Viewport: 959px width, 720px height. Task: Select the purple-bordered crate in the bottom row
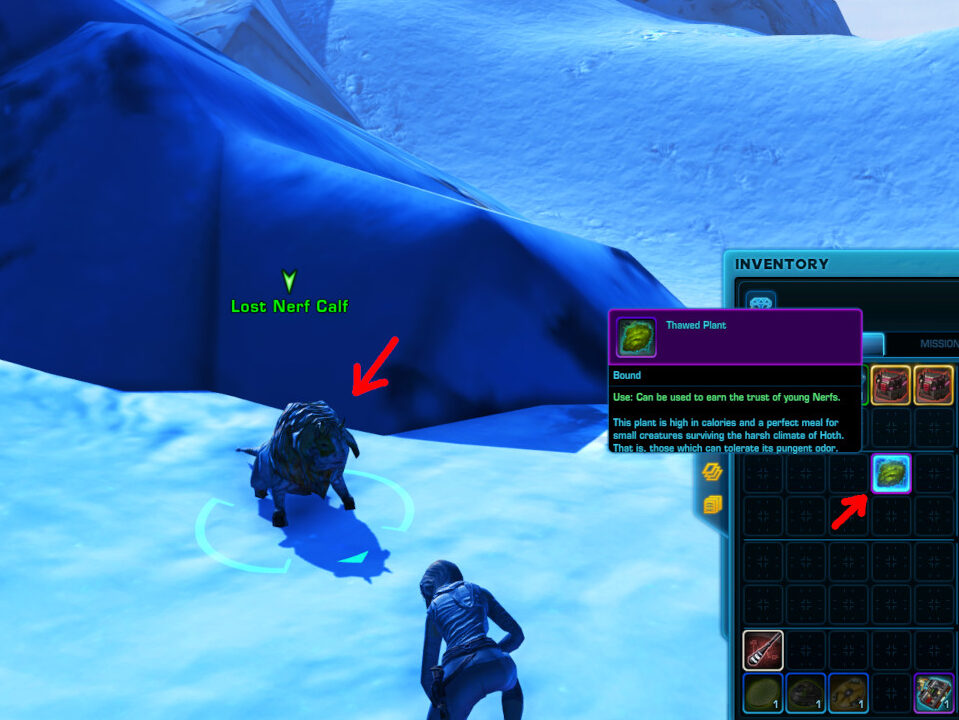[934, 692]
